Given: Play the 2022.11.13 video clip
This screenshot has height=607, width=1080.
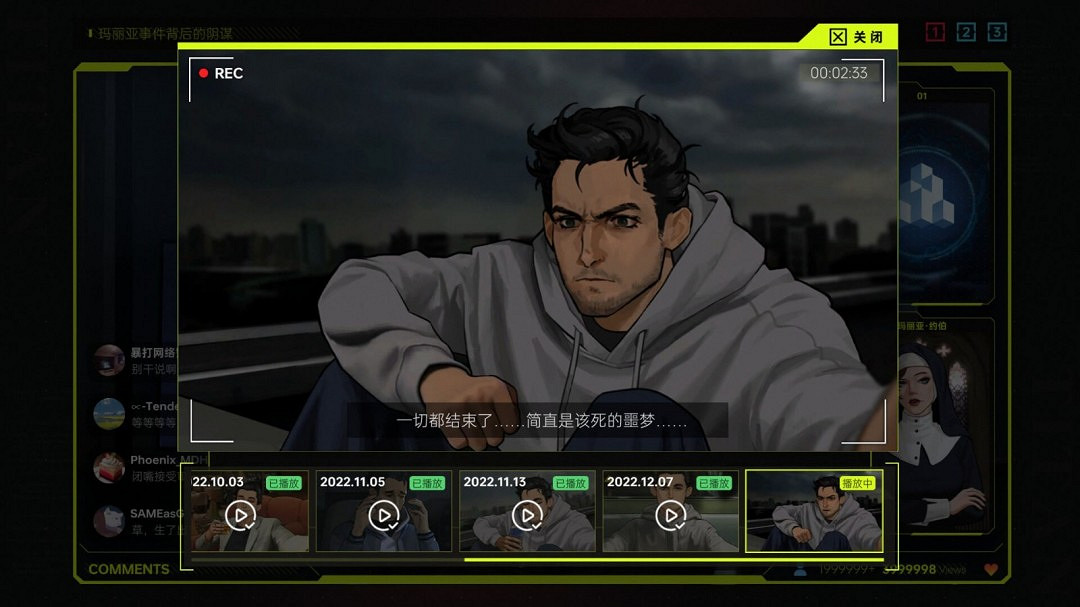Looking at the screenshot, I should [x=527, y=515].
